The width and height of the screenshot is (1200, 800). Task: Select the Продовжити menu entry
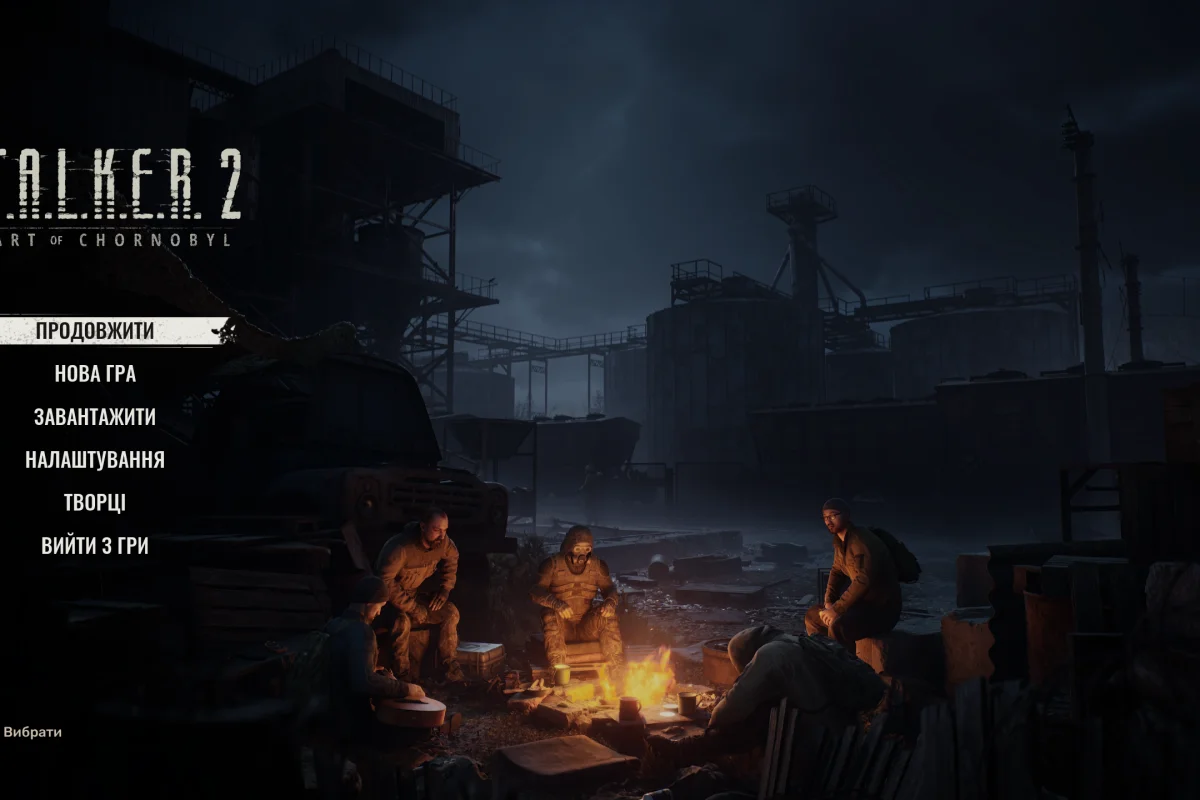[95, 331]
